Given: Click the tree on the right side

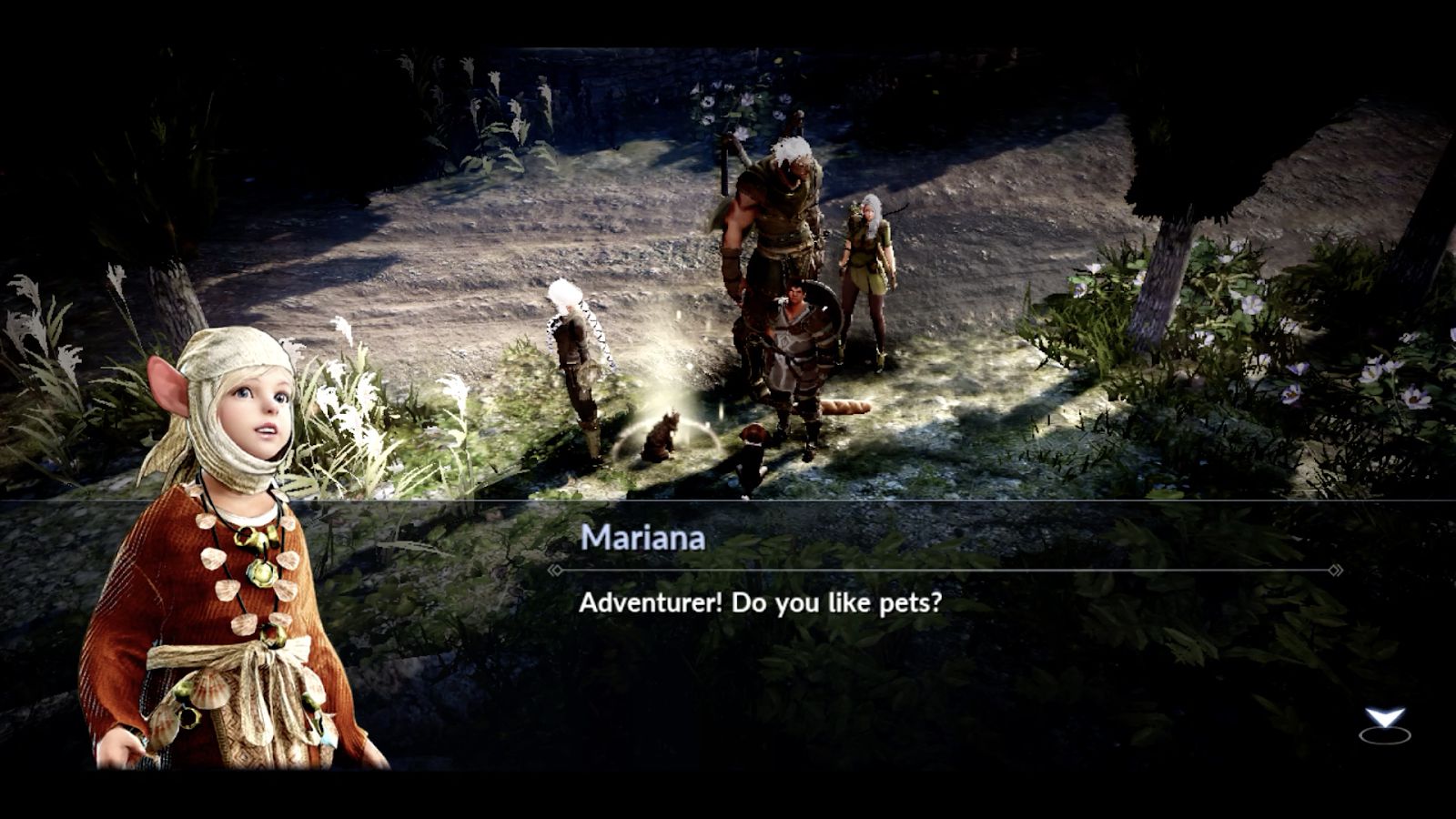Looking at the screenshot, I should click(1165, 273).
